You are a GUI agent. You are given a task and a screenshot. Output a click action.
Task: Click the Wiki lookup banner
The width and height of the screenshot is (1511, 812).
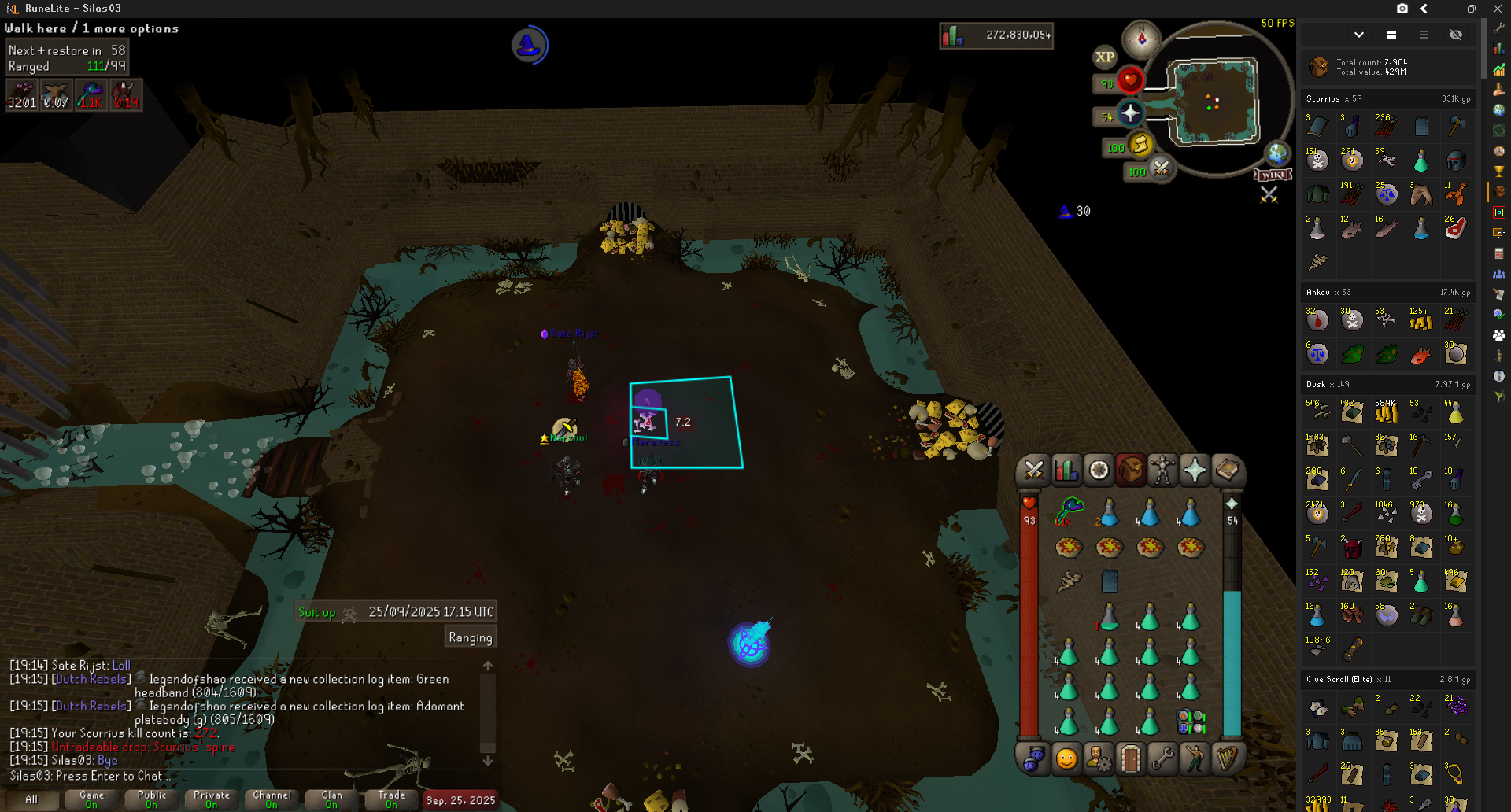(x=1273, y=174)
